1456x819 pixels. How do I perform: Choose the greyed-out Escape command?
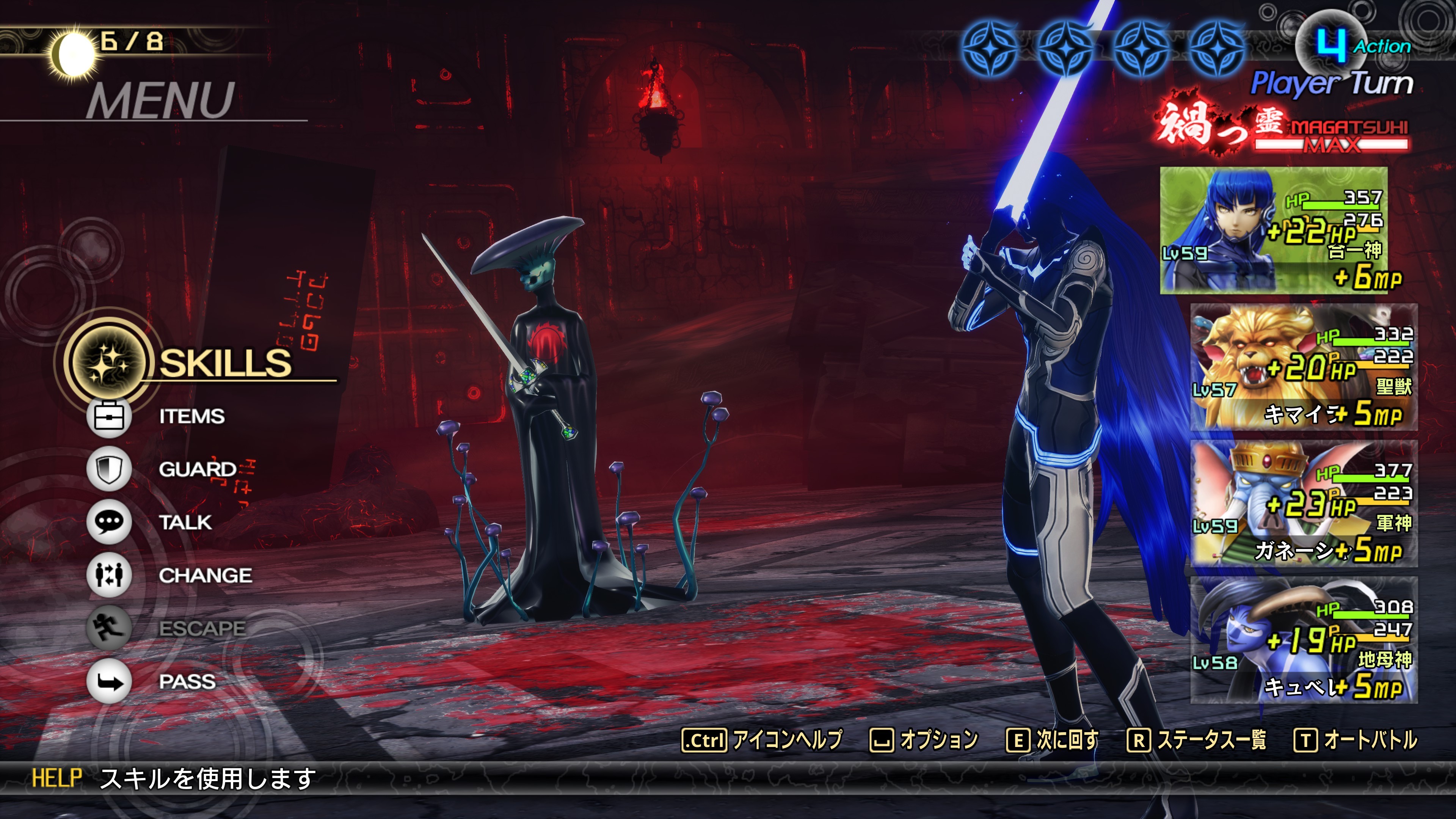pyautogui.click(x=201, y=628)
